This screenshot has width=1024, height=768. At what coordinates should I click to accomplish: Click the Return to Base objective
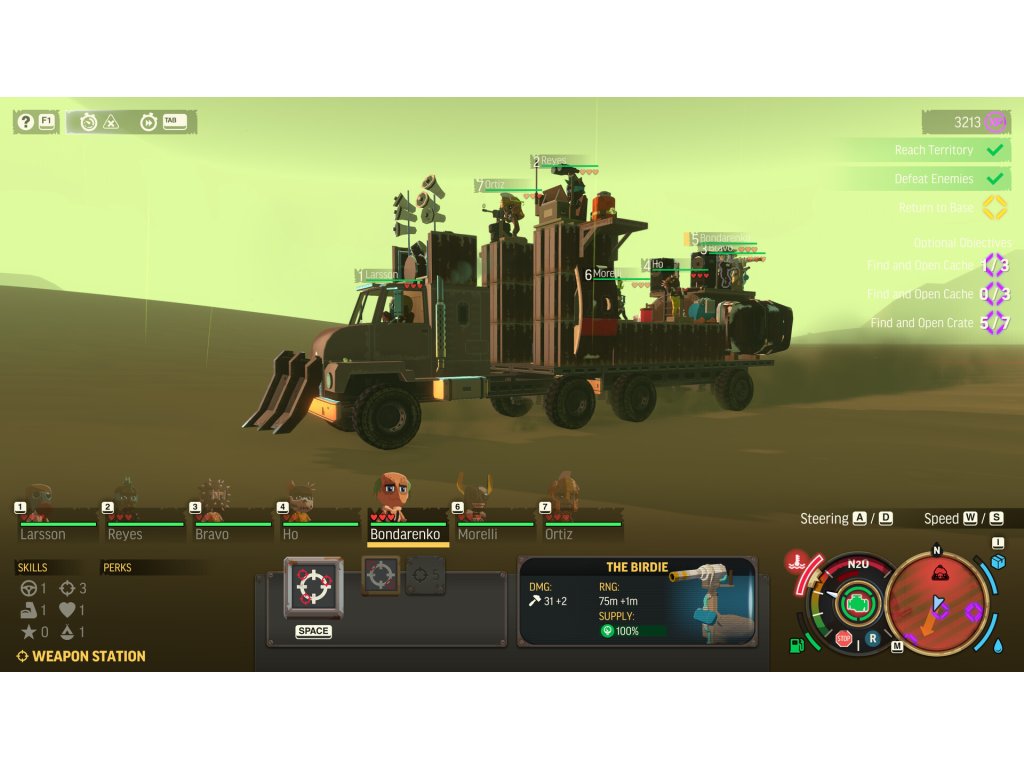point(935,208)
